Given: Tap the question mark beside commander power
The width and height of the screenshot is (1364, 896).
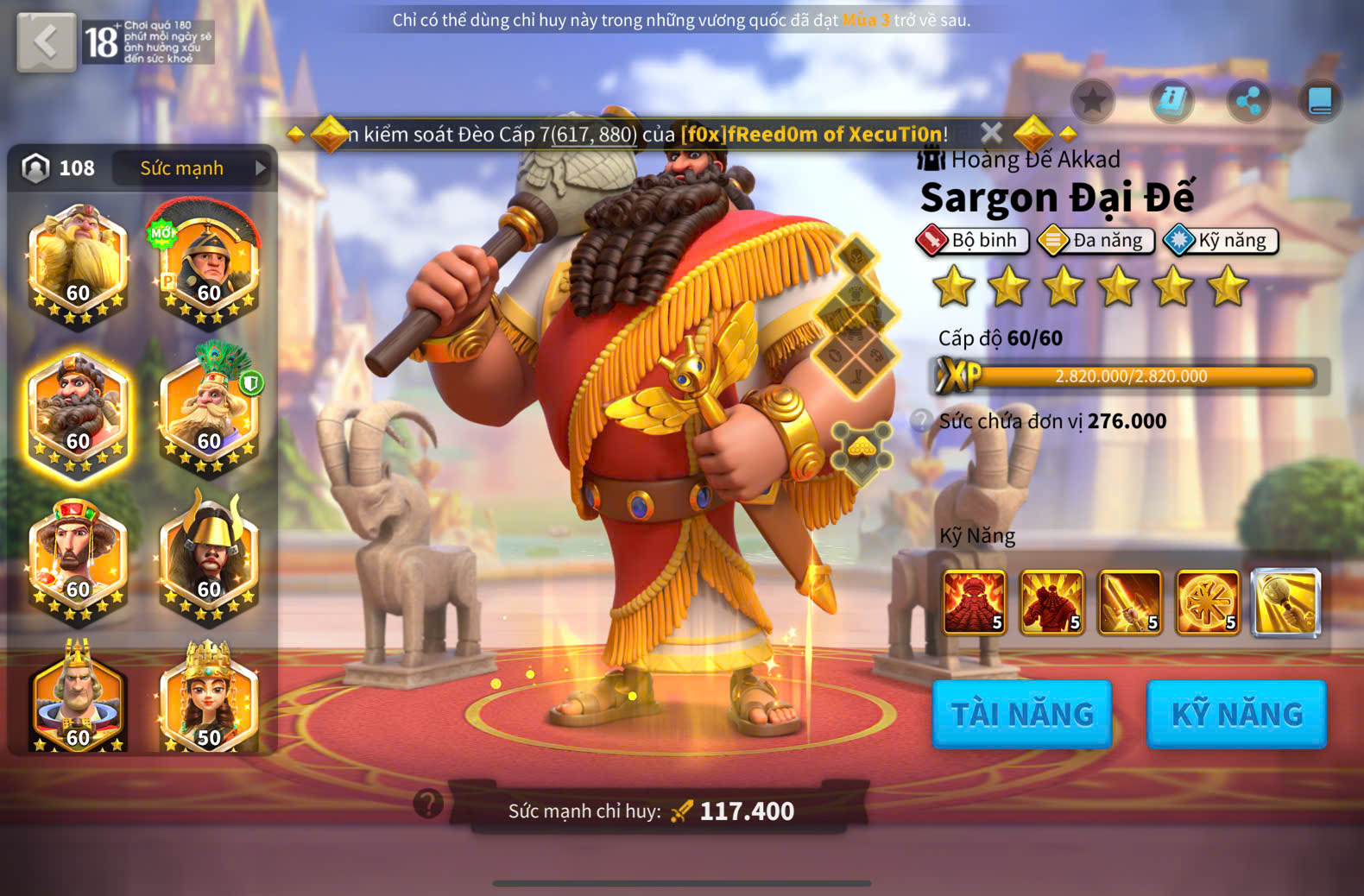Looking at the screenshot, I should 428,804.
